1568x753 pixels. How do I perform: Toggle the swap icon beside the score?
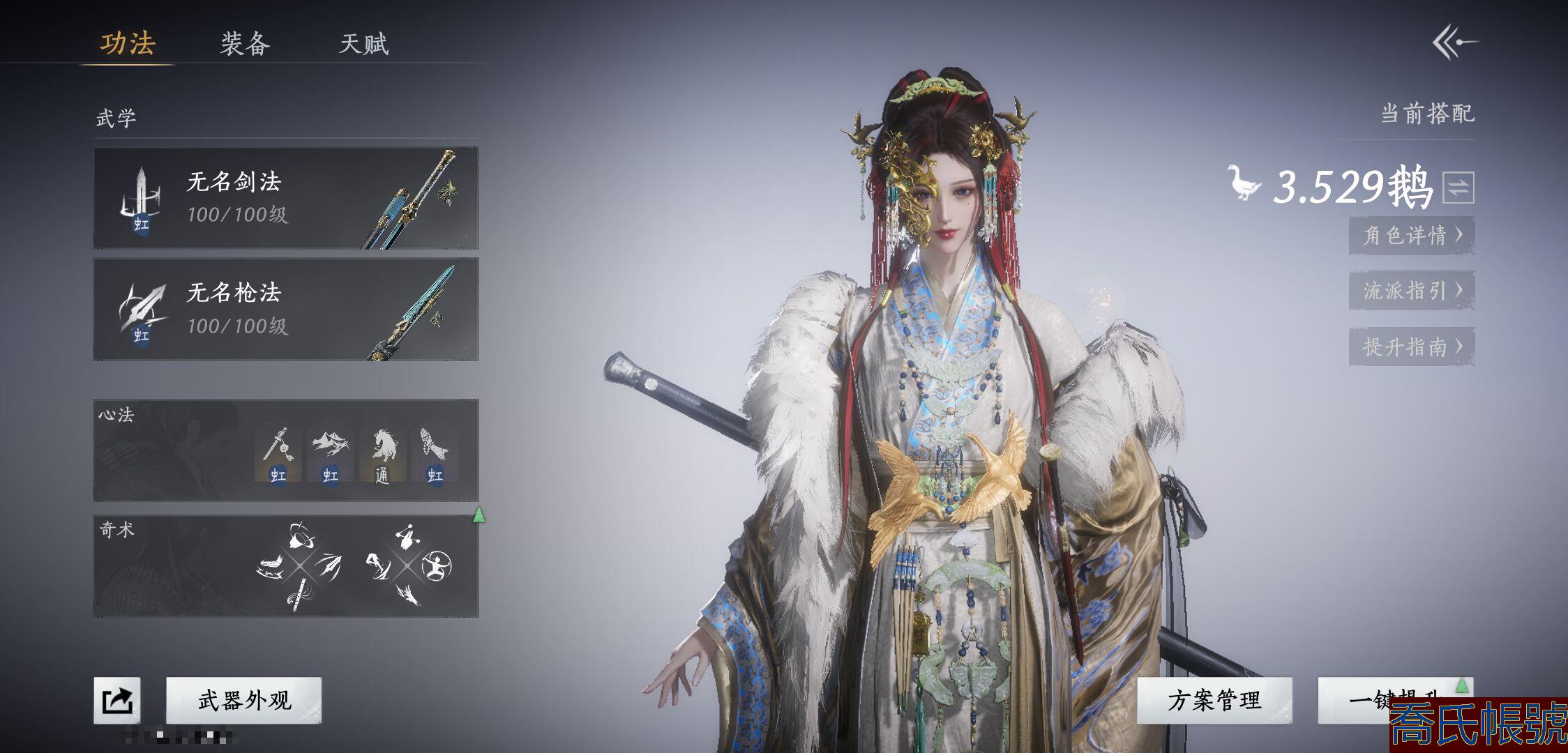1458,187
